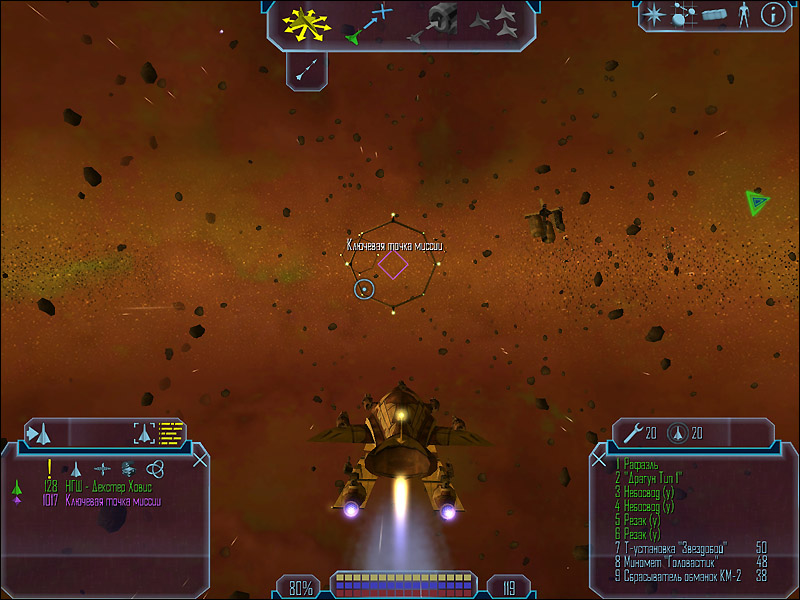Viewport: 800px width, 600px height.
Task: Open the pilot figure icon
Action: tap(743, 15)
